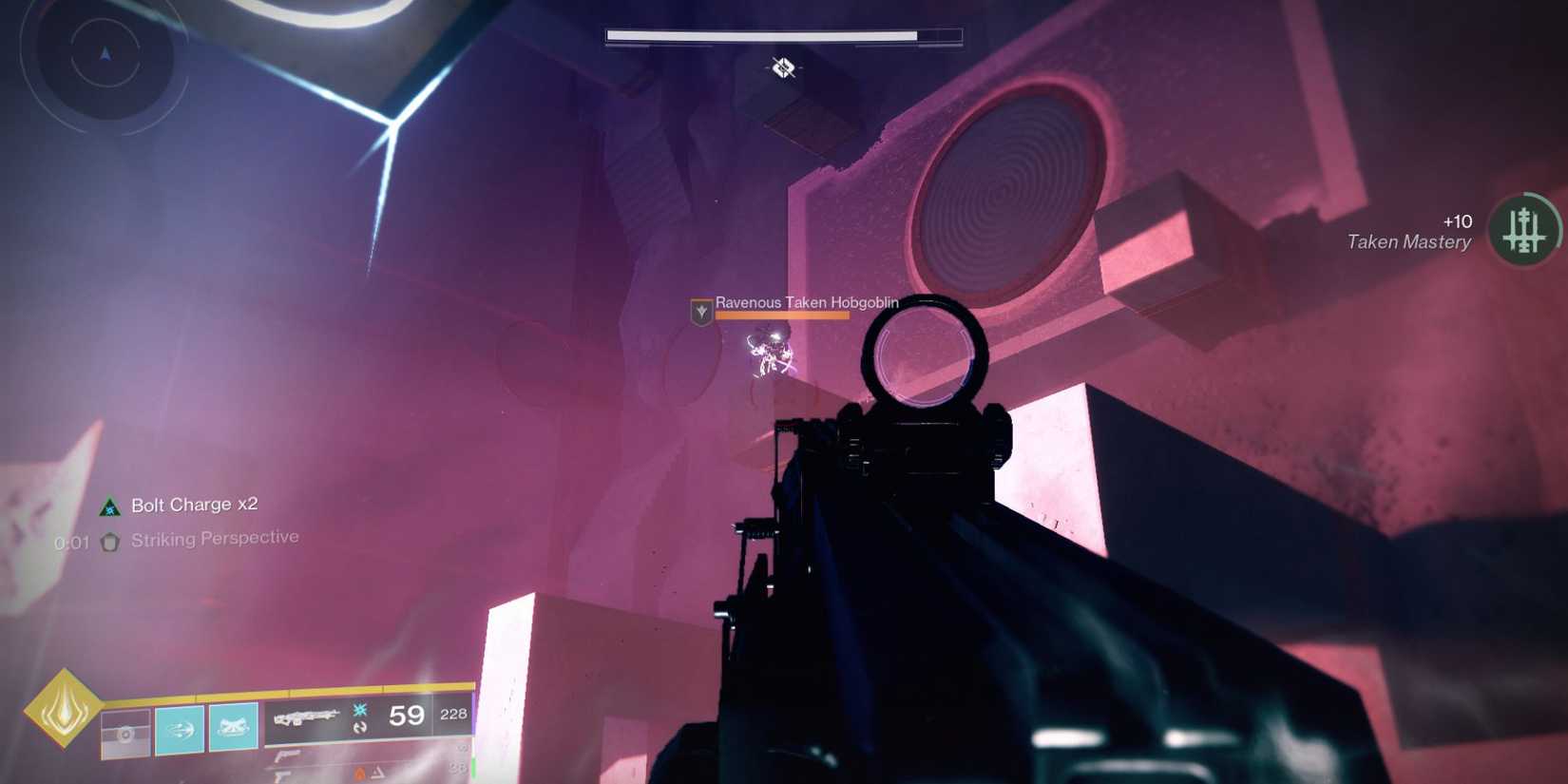1568x784 pixels.
Task: Click the 228 reserve ammo counter
Action: pos(454,713)
